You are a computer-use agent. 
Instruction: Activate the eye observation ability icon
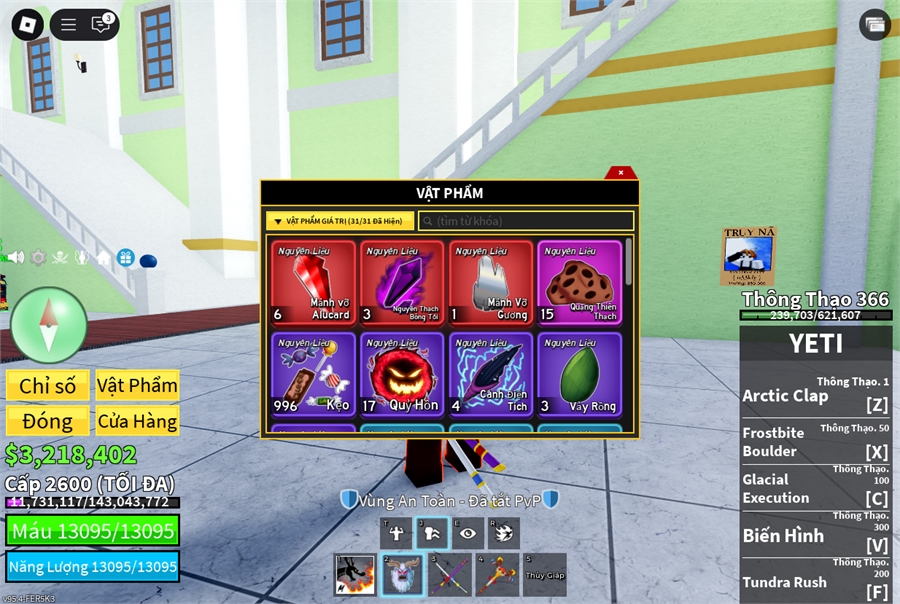pyautogui.click(x=467, y=533)
